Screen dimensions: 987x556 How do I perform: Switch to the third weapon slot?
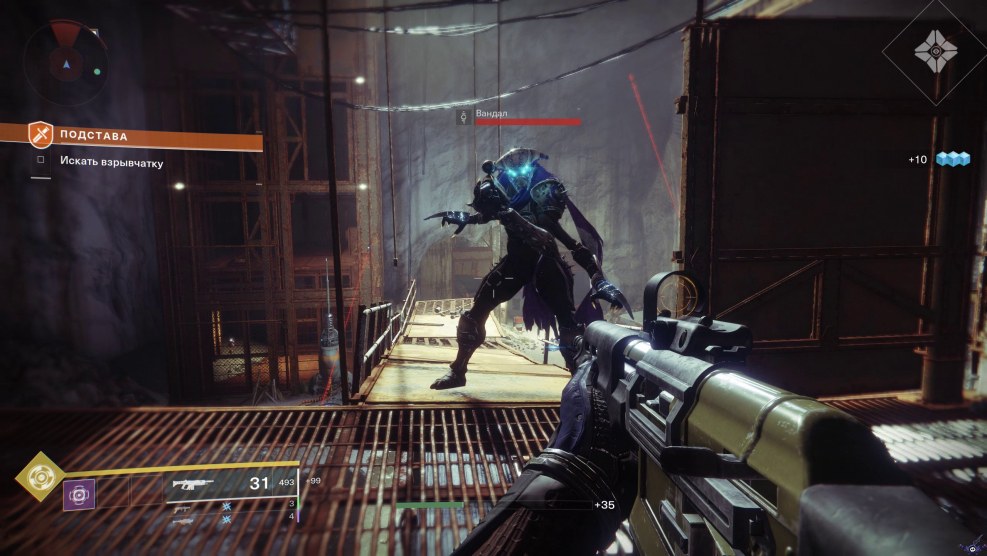pyautogui.click(x=182, y=520)
